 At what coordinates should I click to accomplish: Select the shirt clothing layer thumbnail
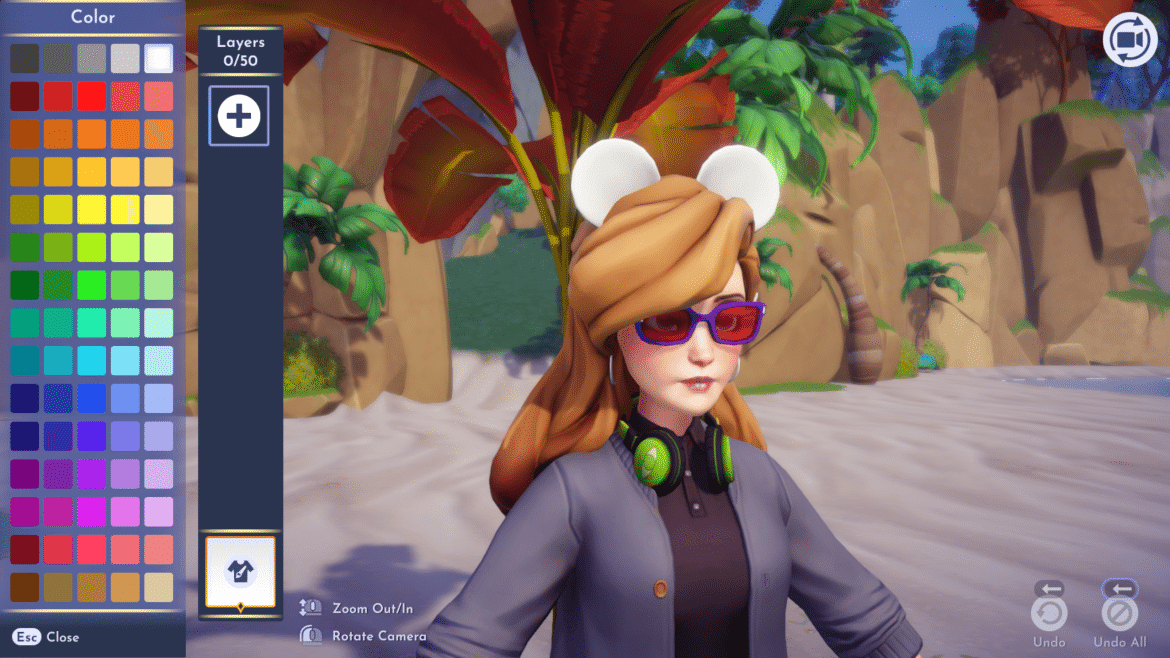coord(240,571)
